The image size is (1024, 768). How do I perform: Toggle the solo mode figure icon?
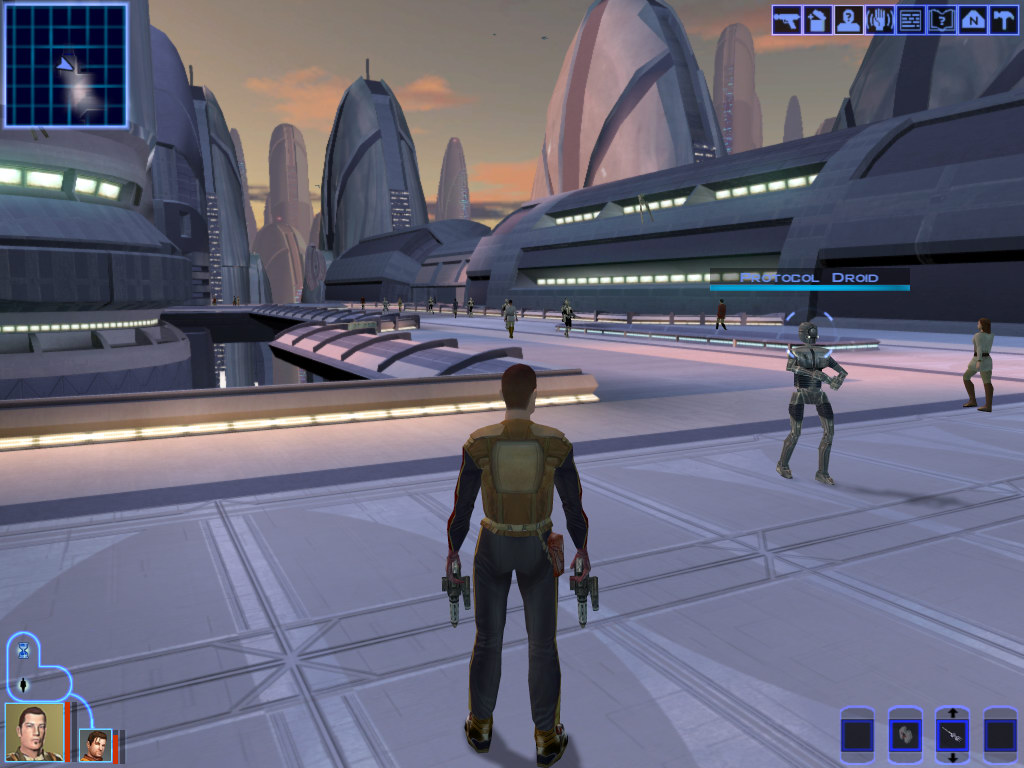pyautogui.click(x=23, y=686)
